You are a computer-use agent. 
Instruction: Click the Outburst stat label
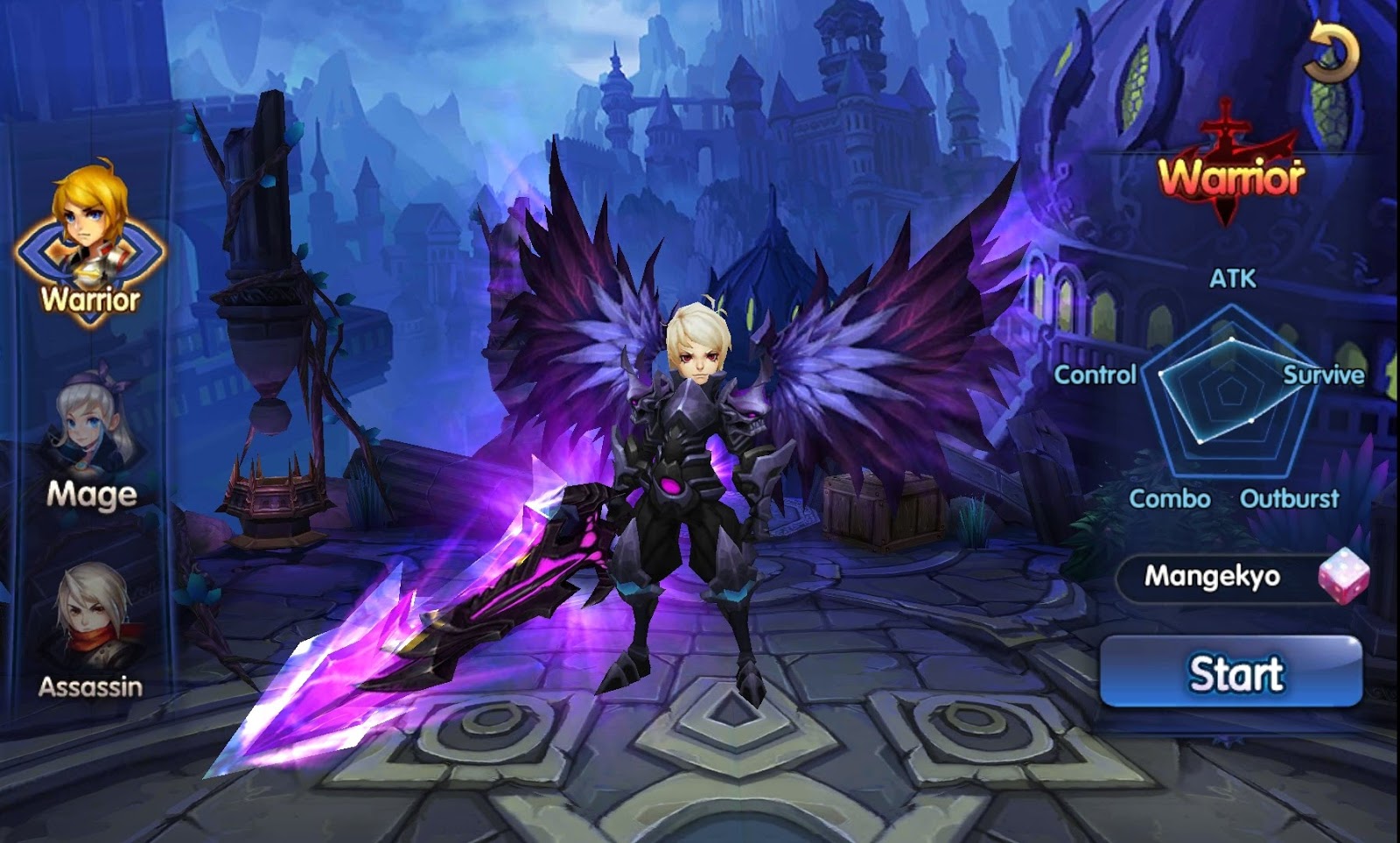click(x=1290, y=500)
